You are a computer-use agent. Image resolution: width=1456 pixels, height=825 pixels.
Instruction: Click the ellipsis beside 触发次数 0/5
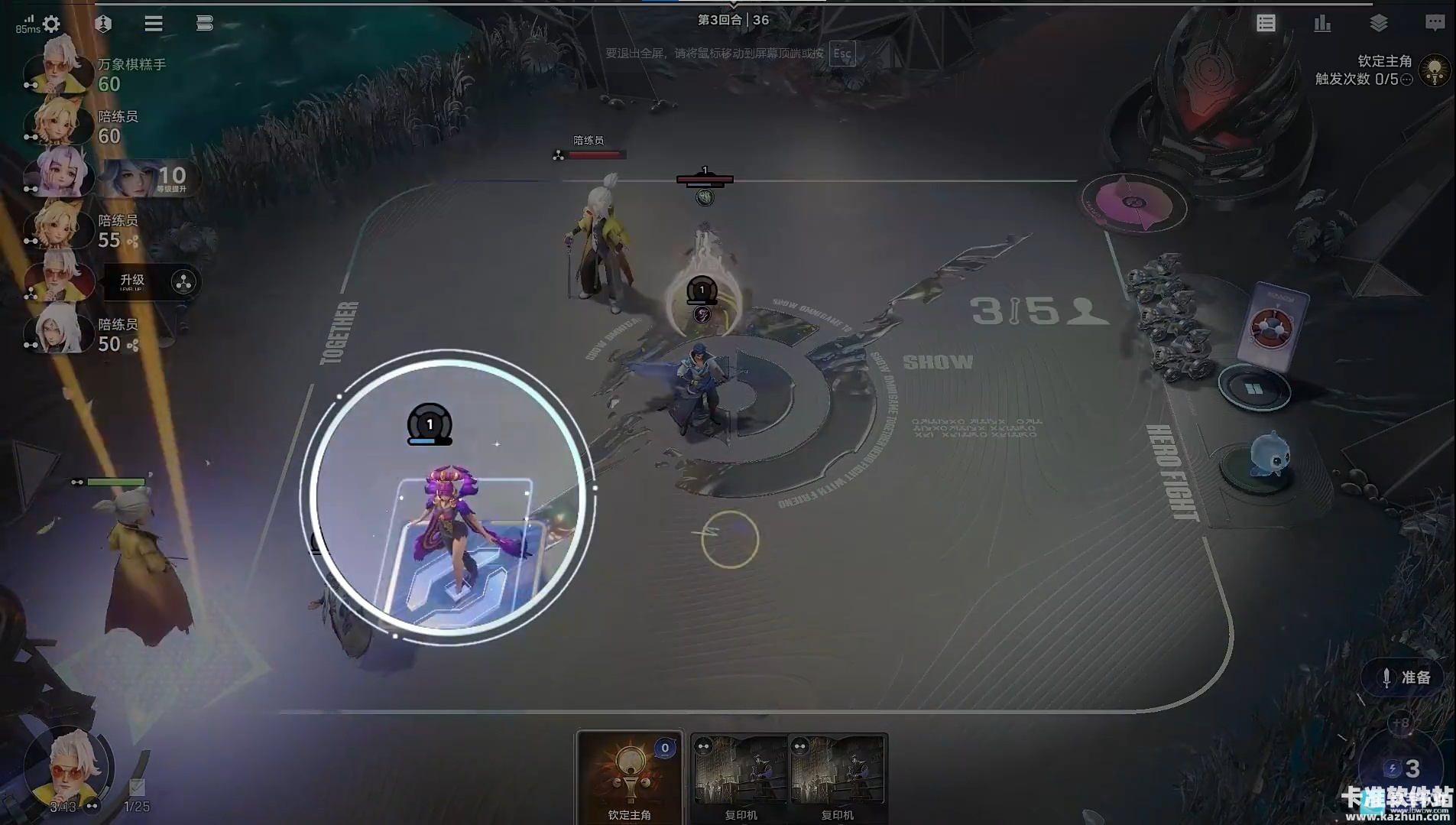(x=1406, y=80)
